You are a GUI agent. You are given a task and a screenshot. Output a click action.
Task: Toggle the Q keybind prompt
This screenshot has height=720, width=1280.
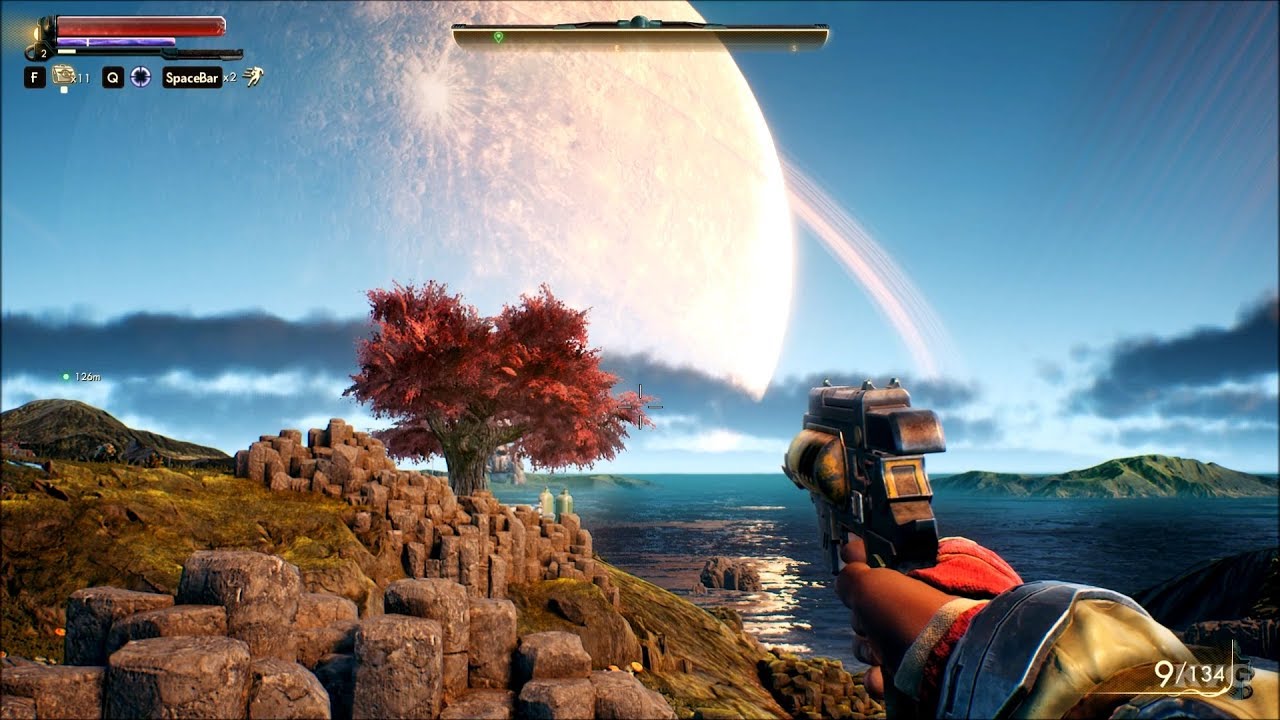click(112, 76)
